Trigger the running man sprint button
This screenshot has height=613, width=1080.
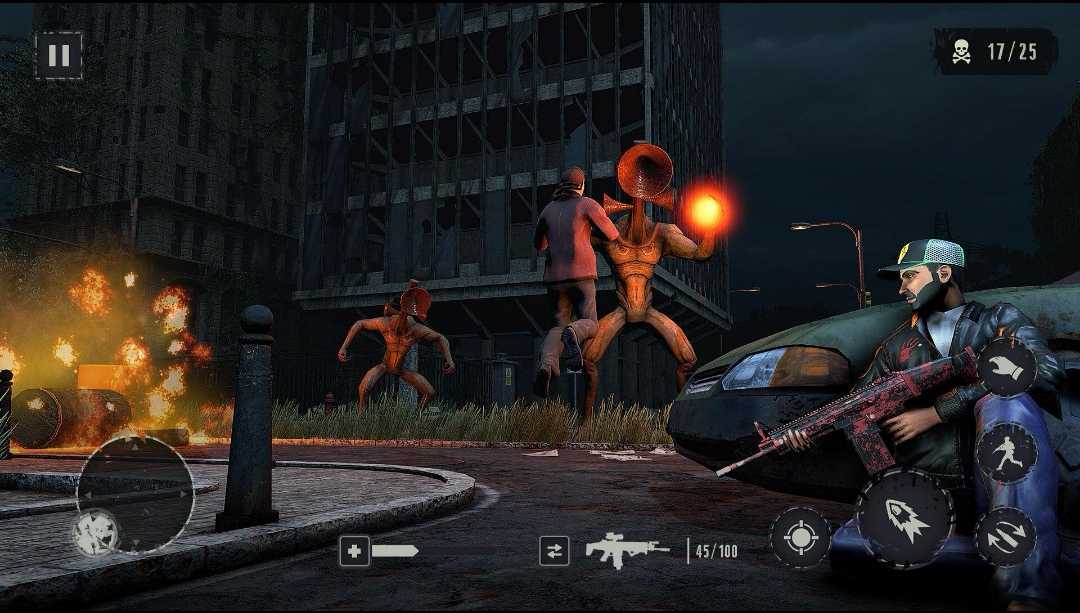pos(1005,453)
